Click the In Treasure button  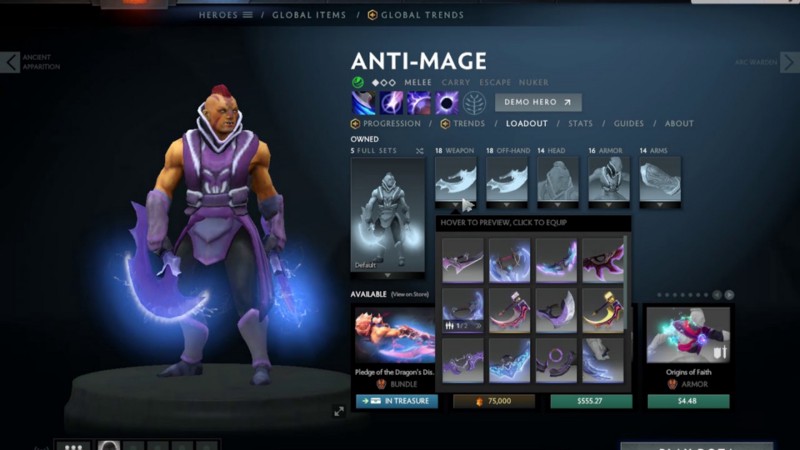396,401
